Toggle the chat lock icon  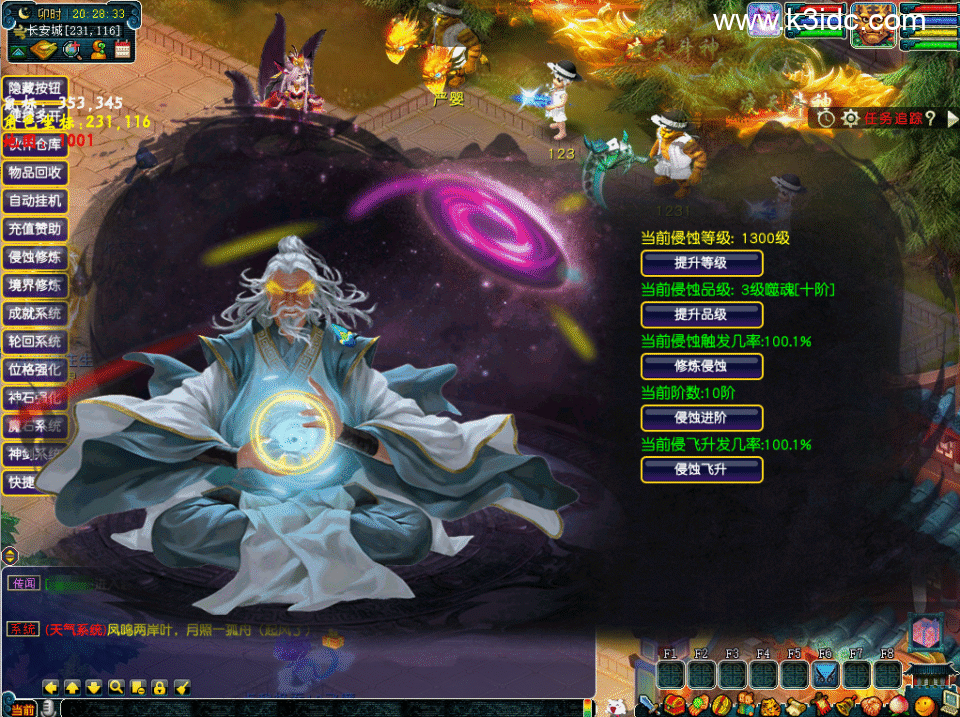[160, 687]
